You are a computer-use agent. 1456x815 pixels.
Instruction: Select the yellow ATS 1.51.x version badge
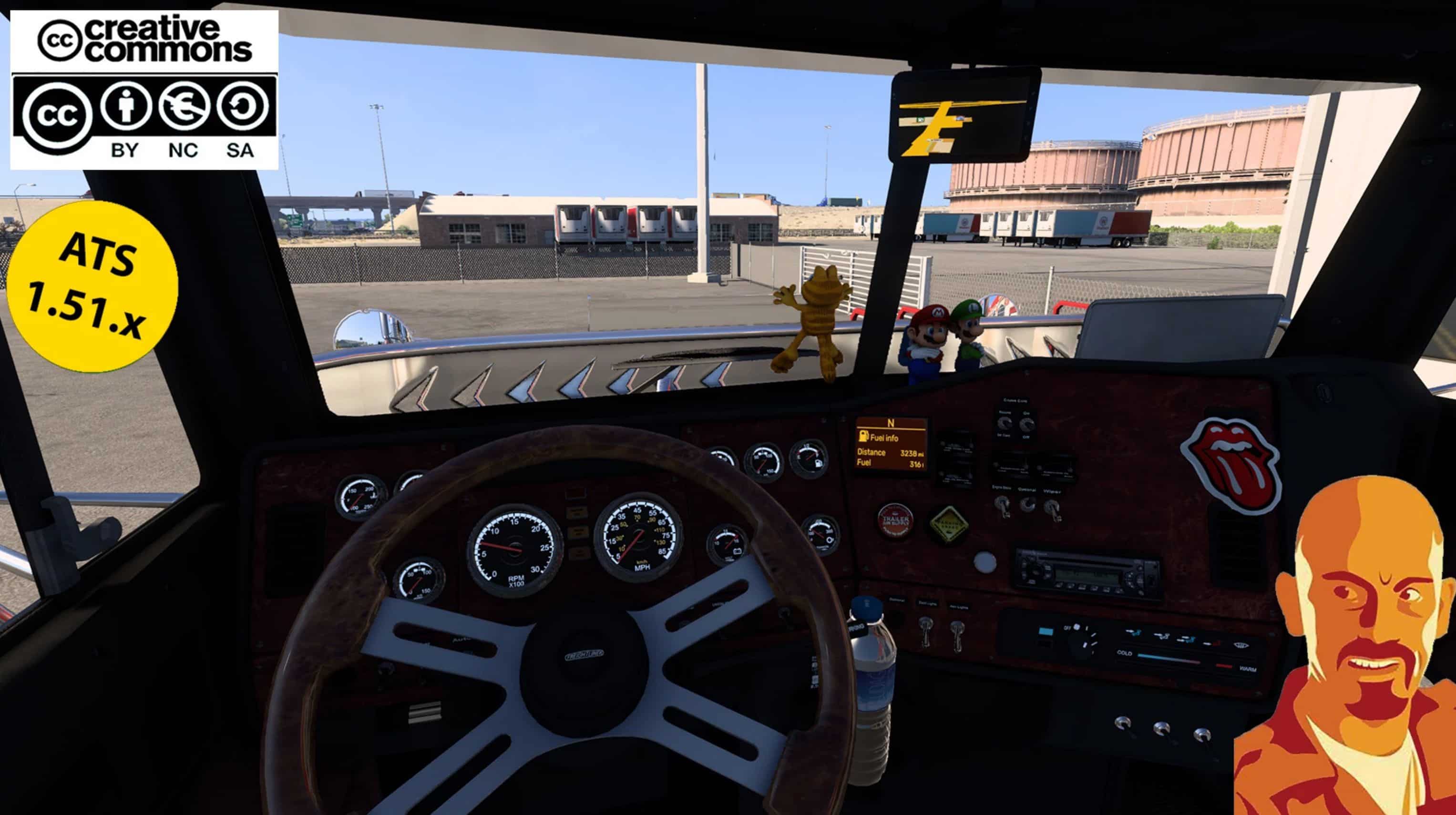(92, 286)
